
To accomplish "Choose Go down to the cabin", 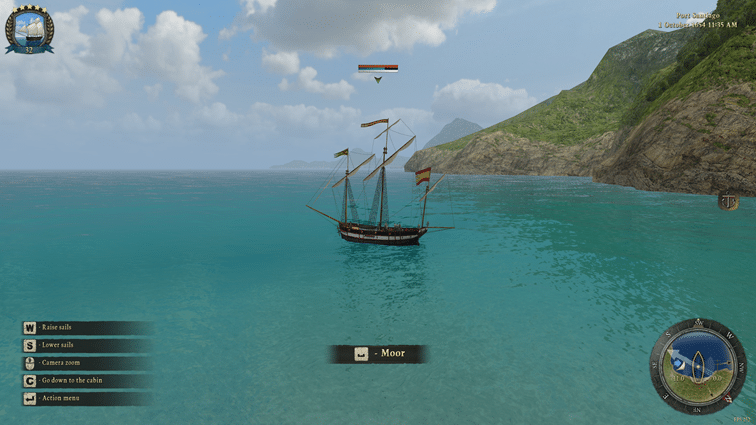I will click(x=71, y=381).
